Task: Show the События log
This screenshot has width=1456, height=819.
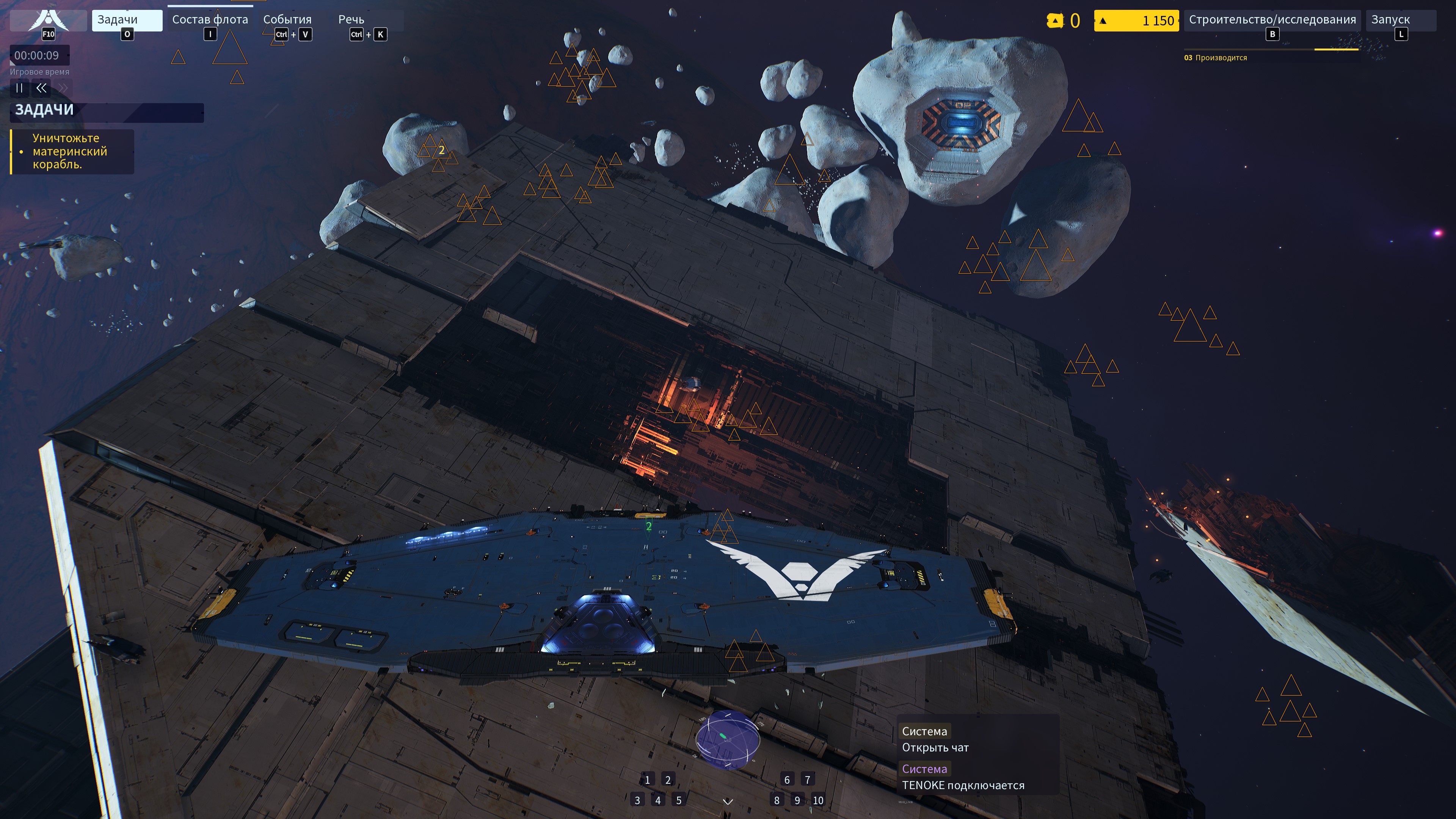Action: tap(287, 20)
